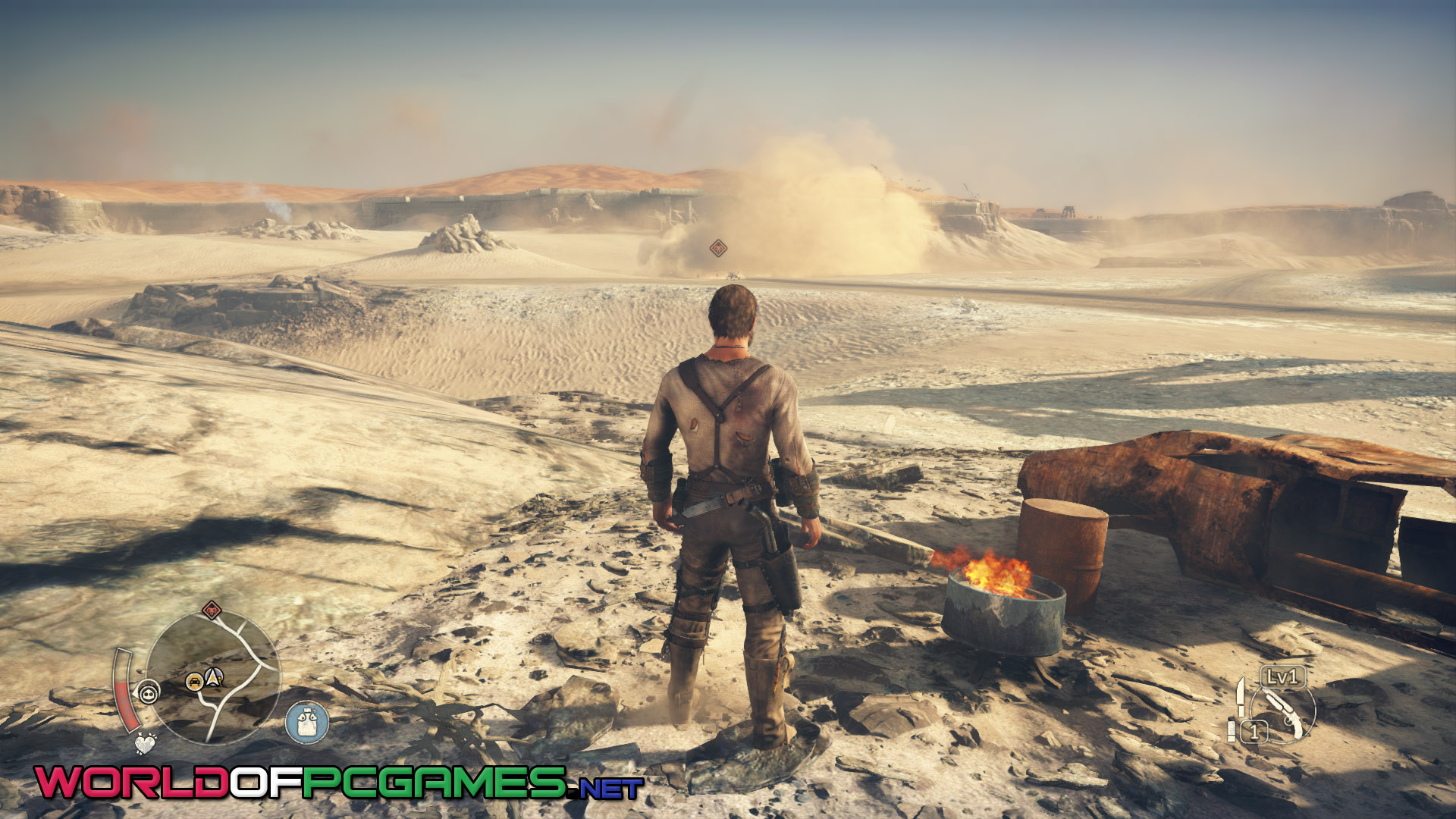Click the Lv1 weapon level badge
This screenshot has width=1456, height=819.
tap(1282, 676)
